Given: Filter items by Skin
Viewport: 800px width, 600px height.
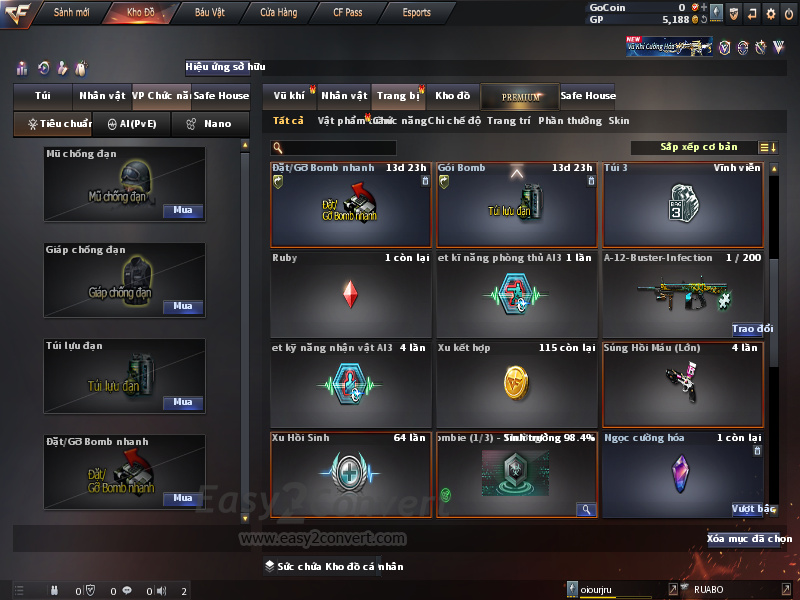Looking at the screenshot, I should [619, 121].
